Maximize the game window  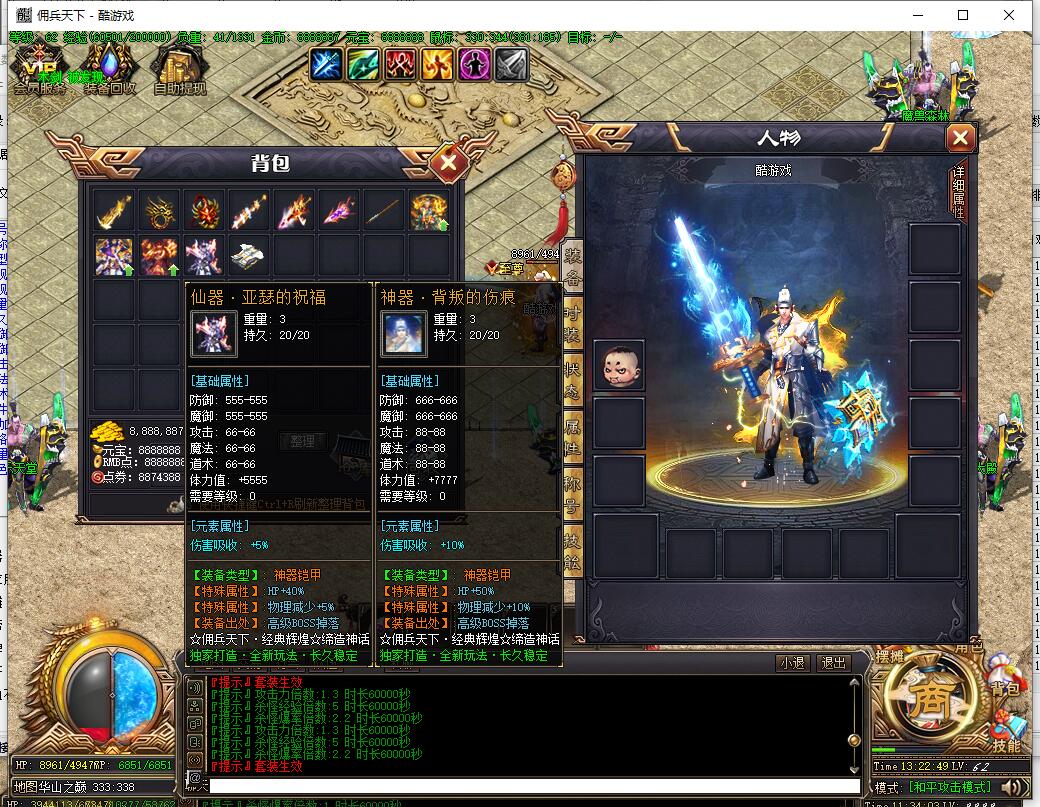coord(963,15)
